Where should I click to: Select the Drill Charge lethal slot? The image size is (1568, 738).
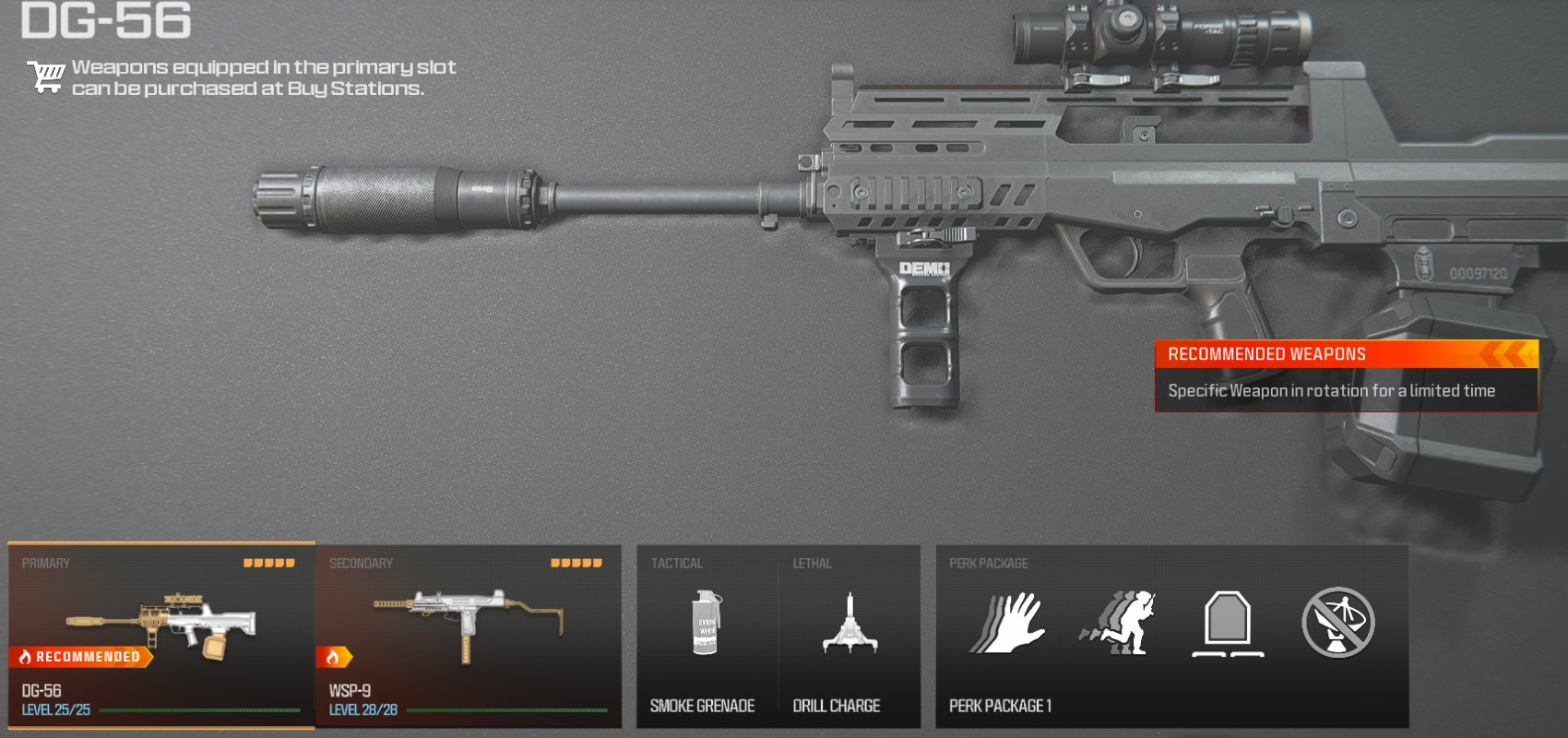(849, 637)
